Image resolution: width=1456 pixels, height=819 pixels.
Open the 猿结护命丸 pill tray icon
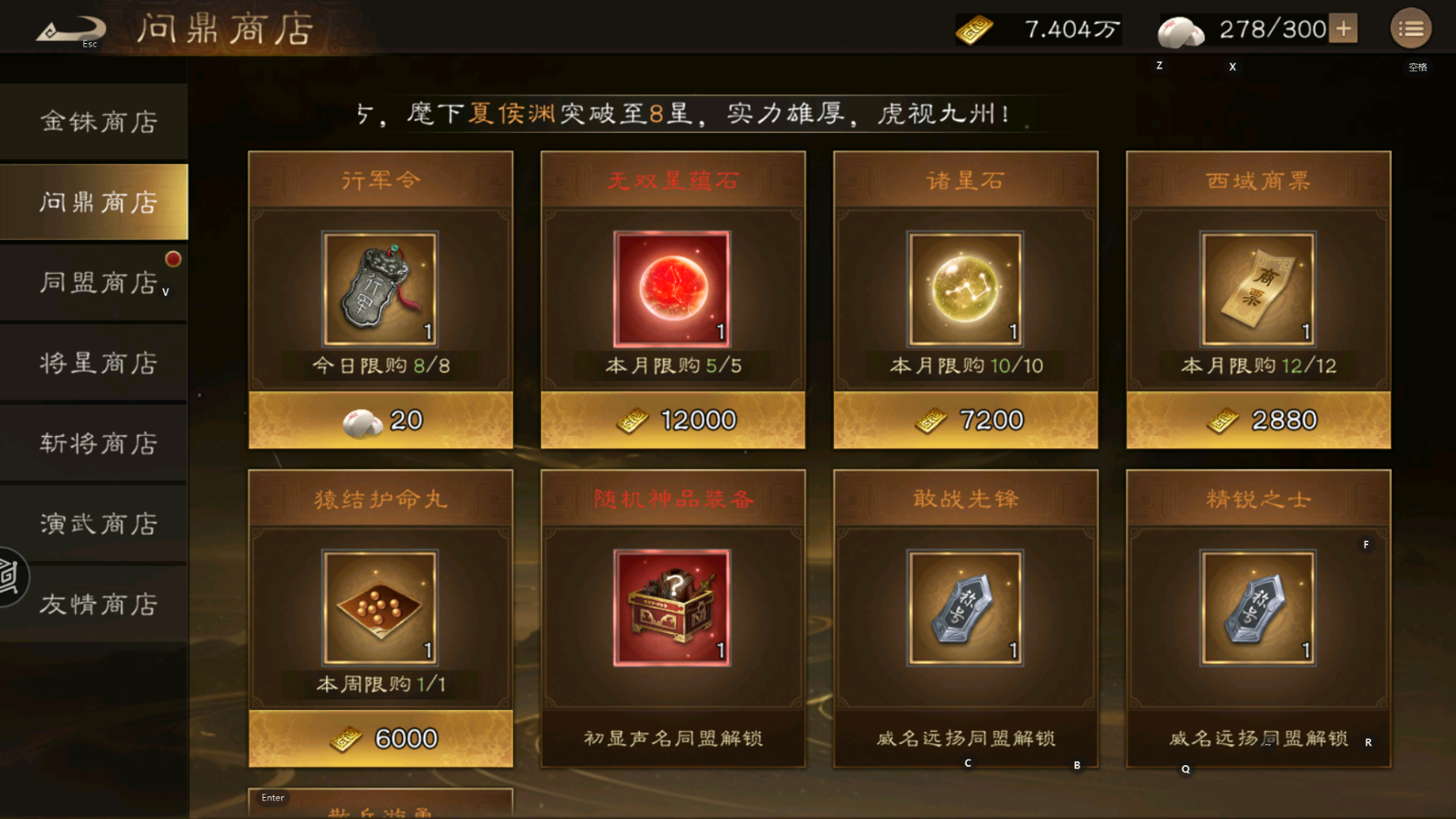[379, 609]
